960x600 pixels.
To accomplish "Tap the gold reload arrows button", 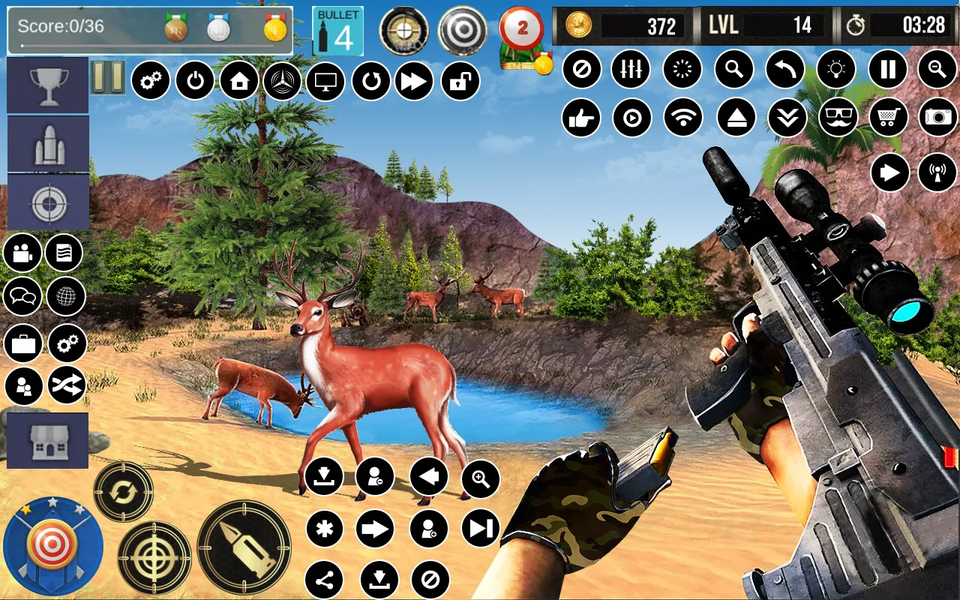I will [123, 492].
